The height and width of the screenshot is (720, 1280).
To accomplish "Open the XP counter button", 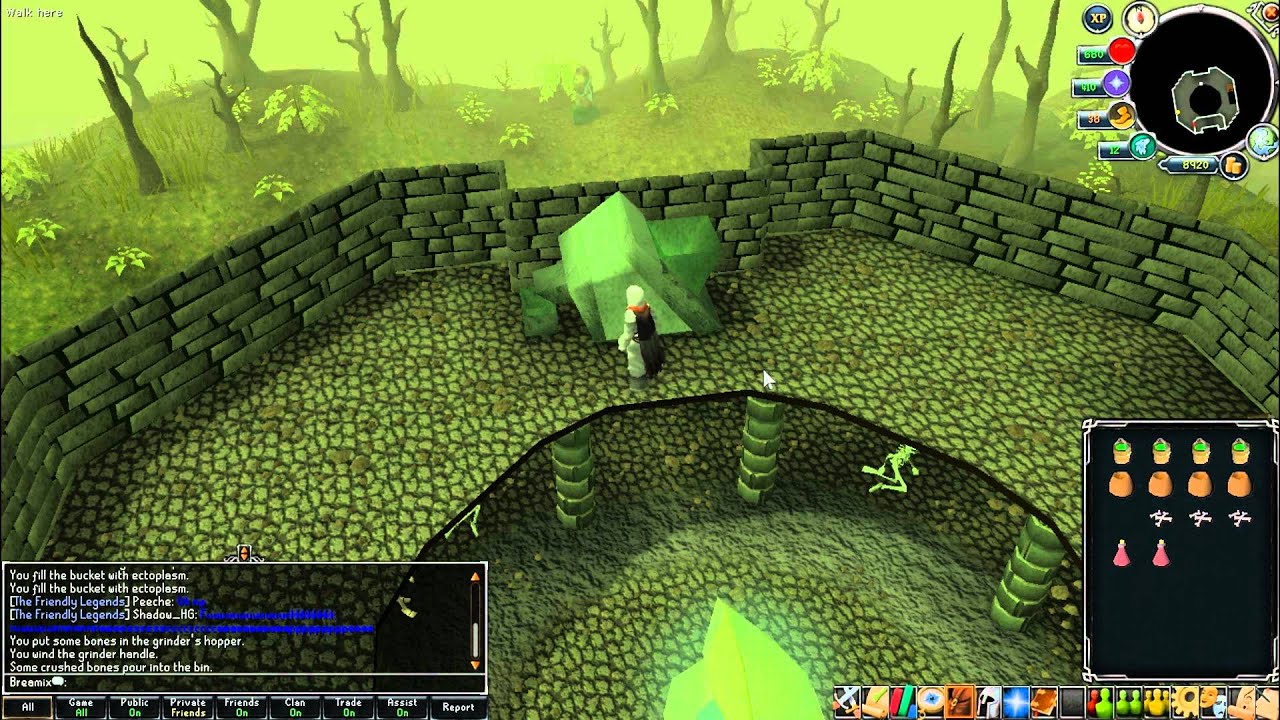I will coord(1099,18).
